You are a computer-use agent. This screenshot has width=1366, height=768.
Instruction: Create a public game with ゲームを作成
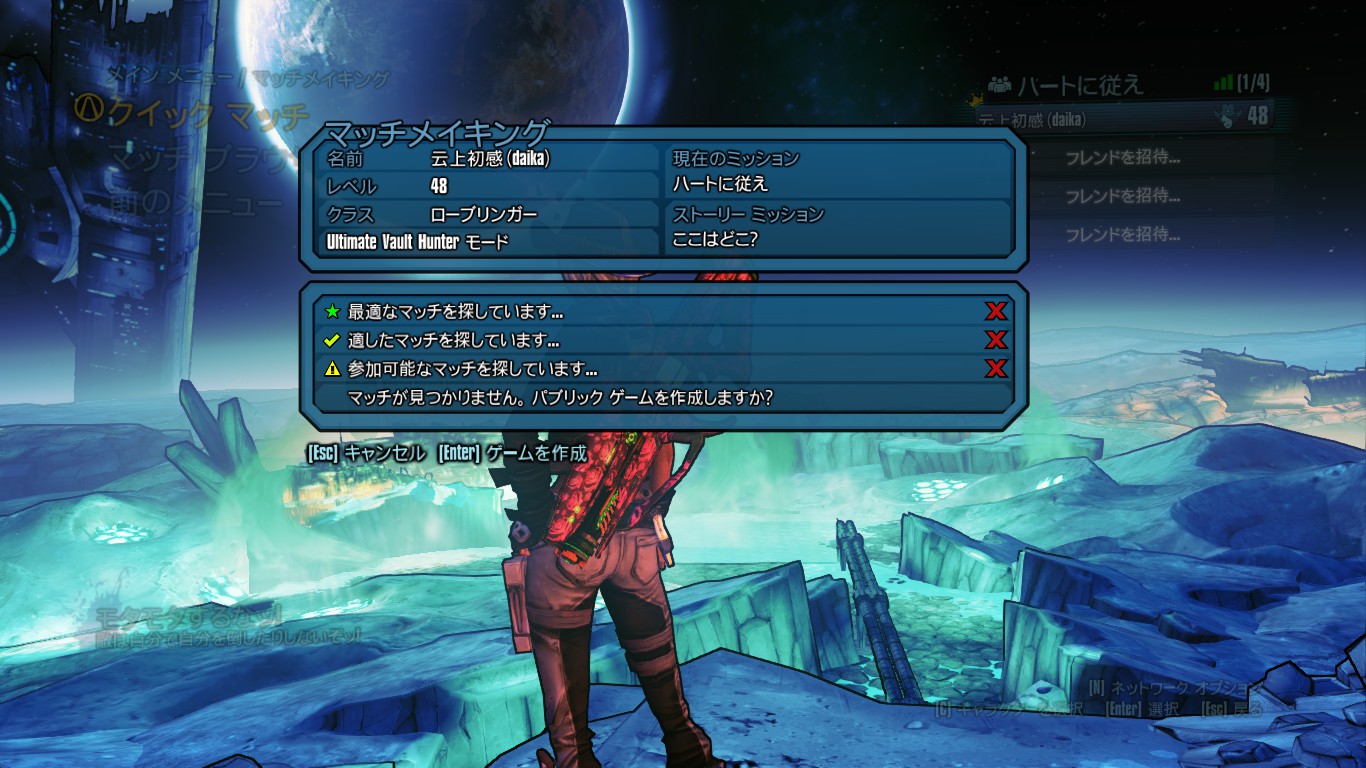pos(512,453)
